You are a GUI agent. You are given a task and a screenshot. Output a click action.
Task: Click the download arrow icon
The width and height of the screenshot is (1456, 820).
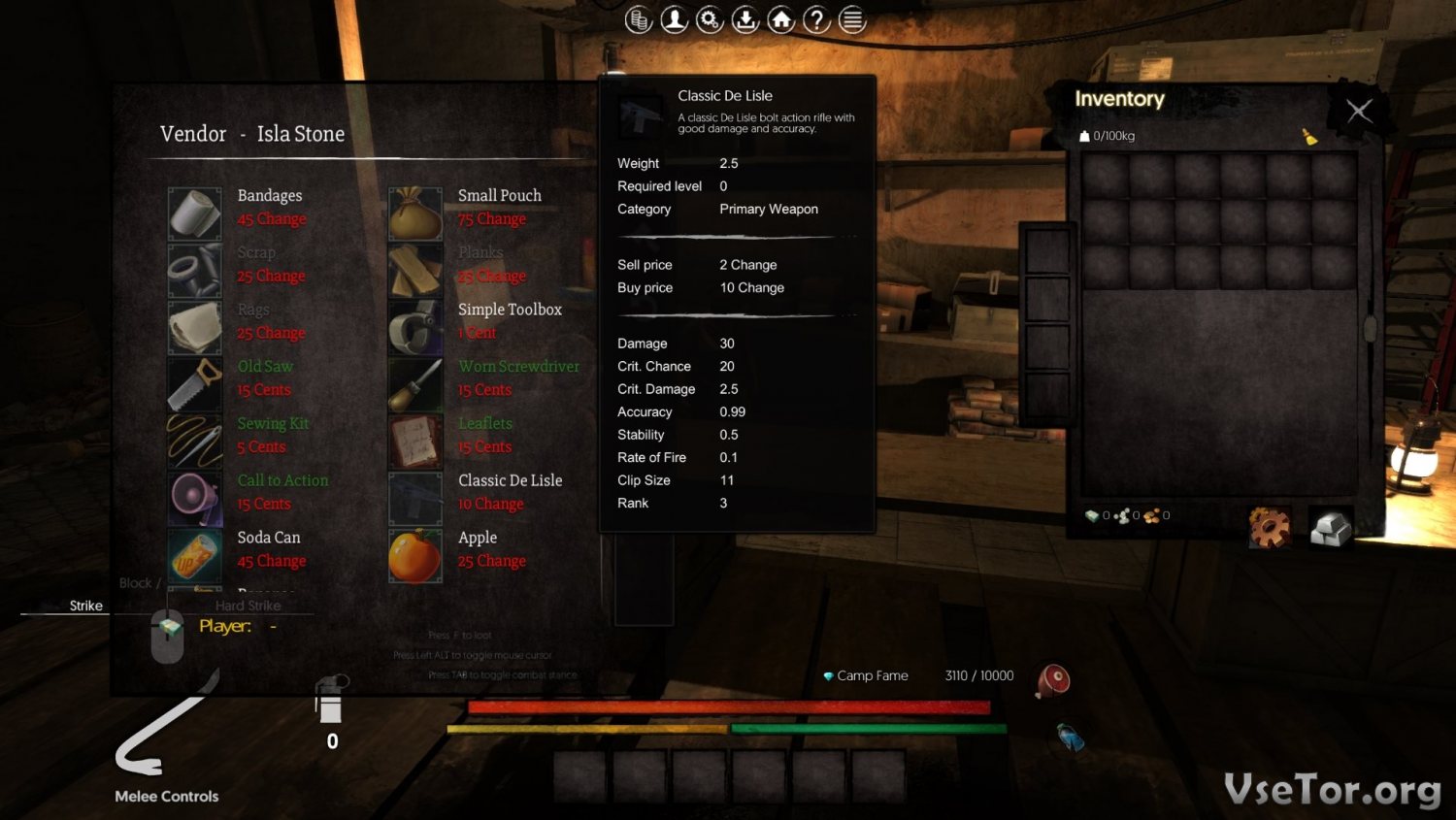tap(745, 19)
